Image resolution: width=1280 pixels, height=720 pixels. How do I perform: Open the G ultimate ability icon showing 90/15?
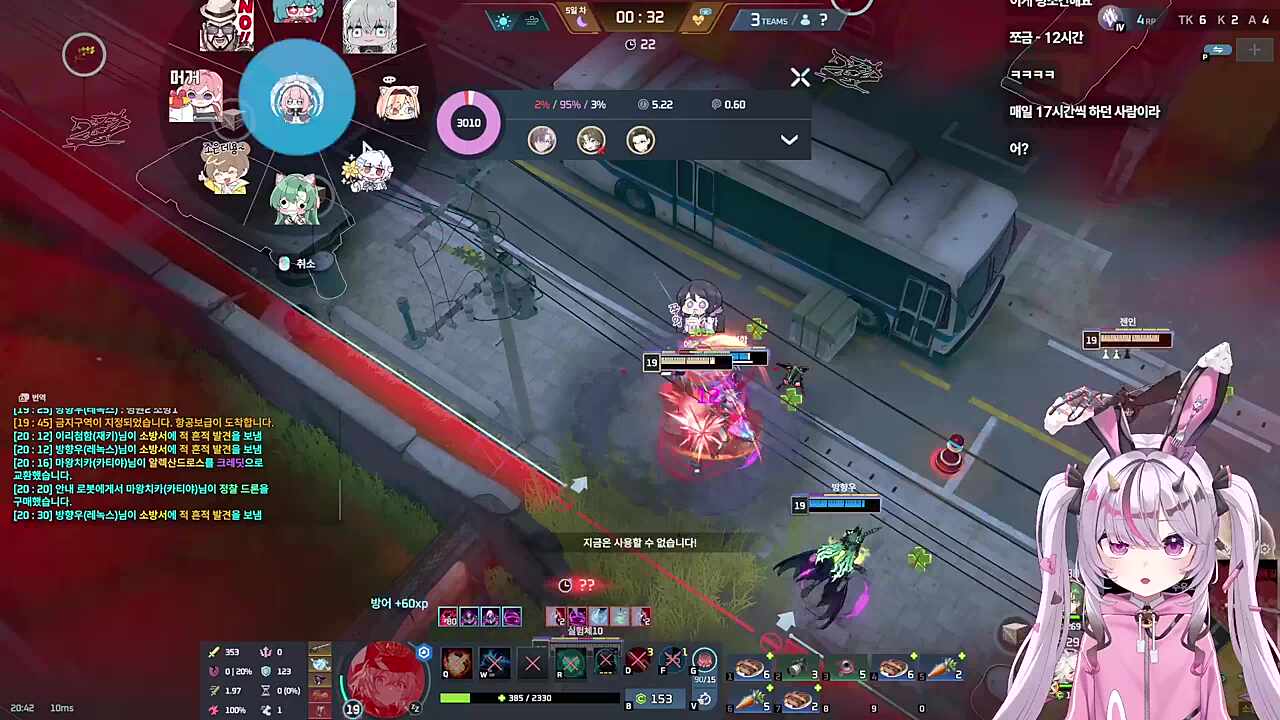coord(704,663)
